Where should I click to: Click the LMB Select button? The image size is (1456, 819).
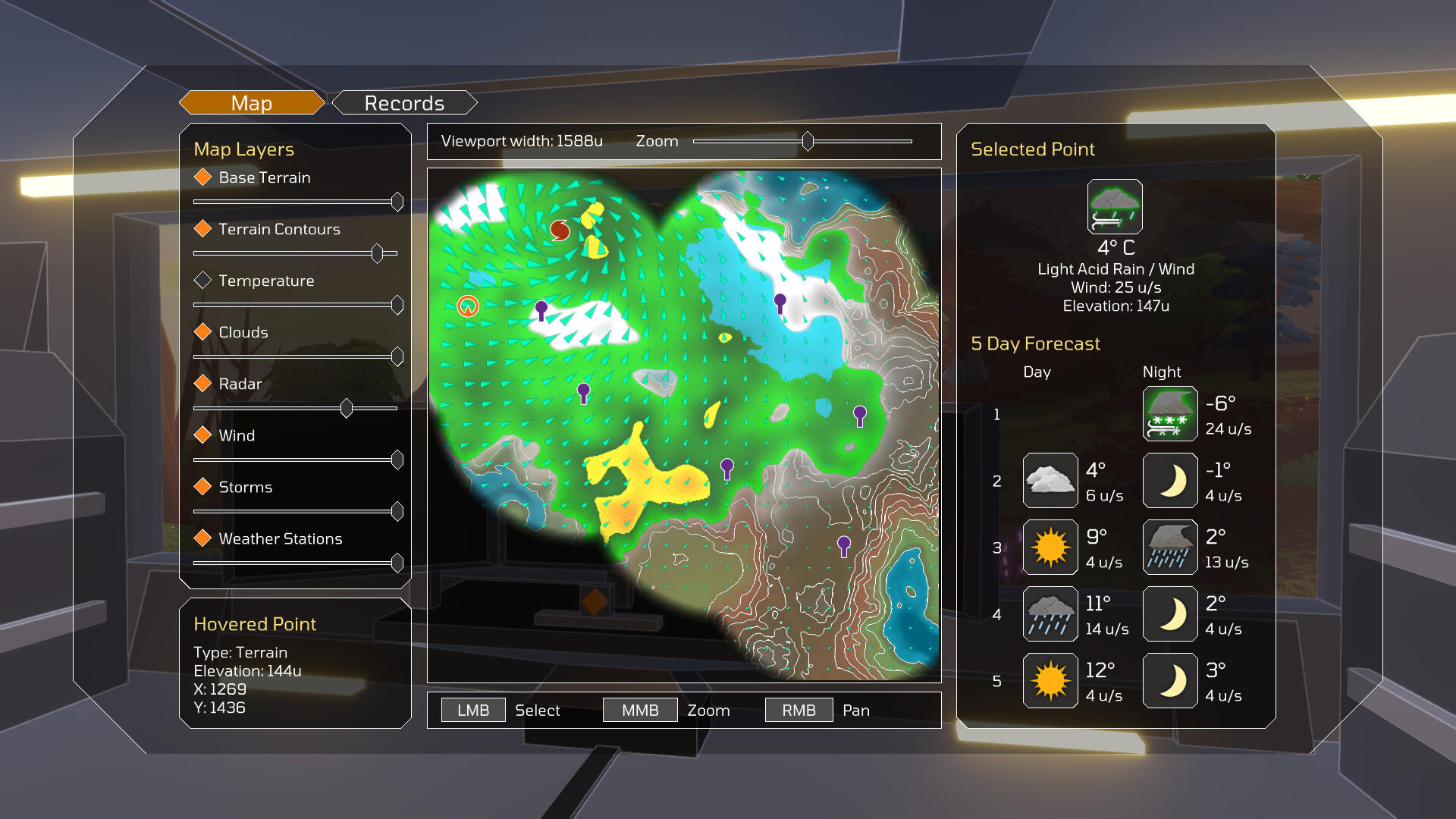pyautogui.click(x=472, y=709)
